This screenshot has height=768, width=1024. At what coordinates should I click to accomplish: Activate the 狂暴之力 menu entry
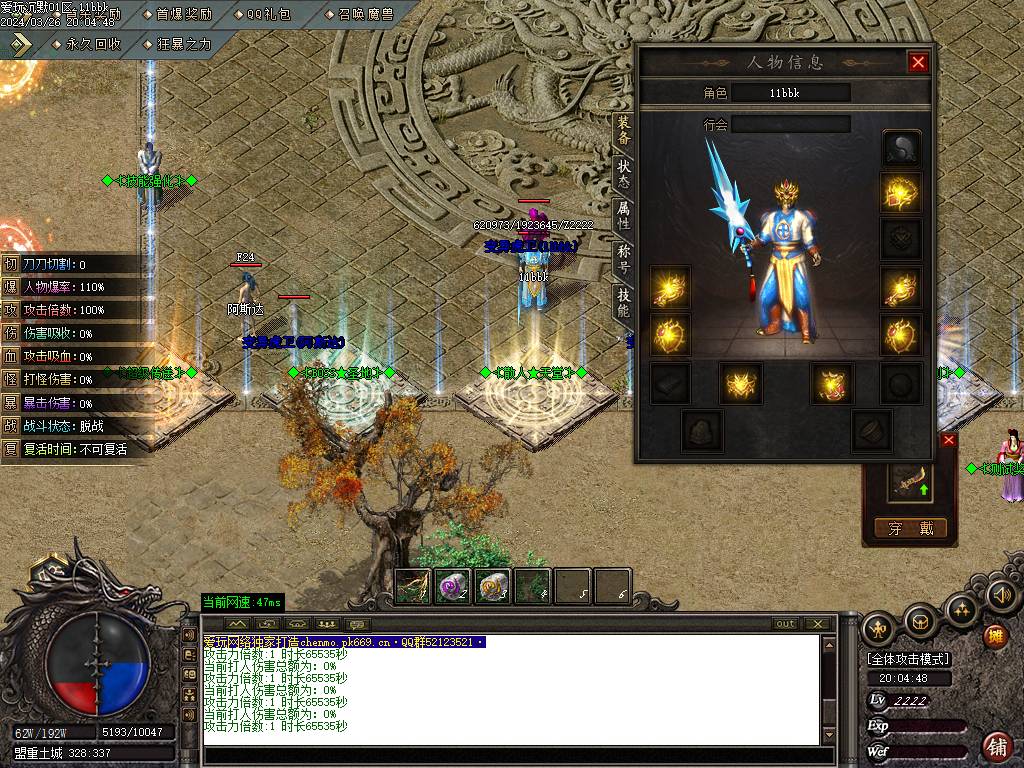[178, 44]
